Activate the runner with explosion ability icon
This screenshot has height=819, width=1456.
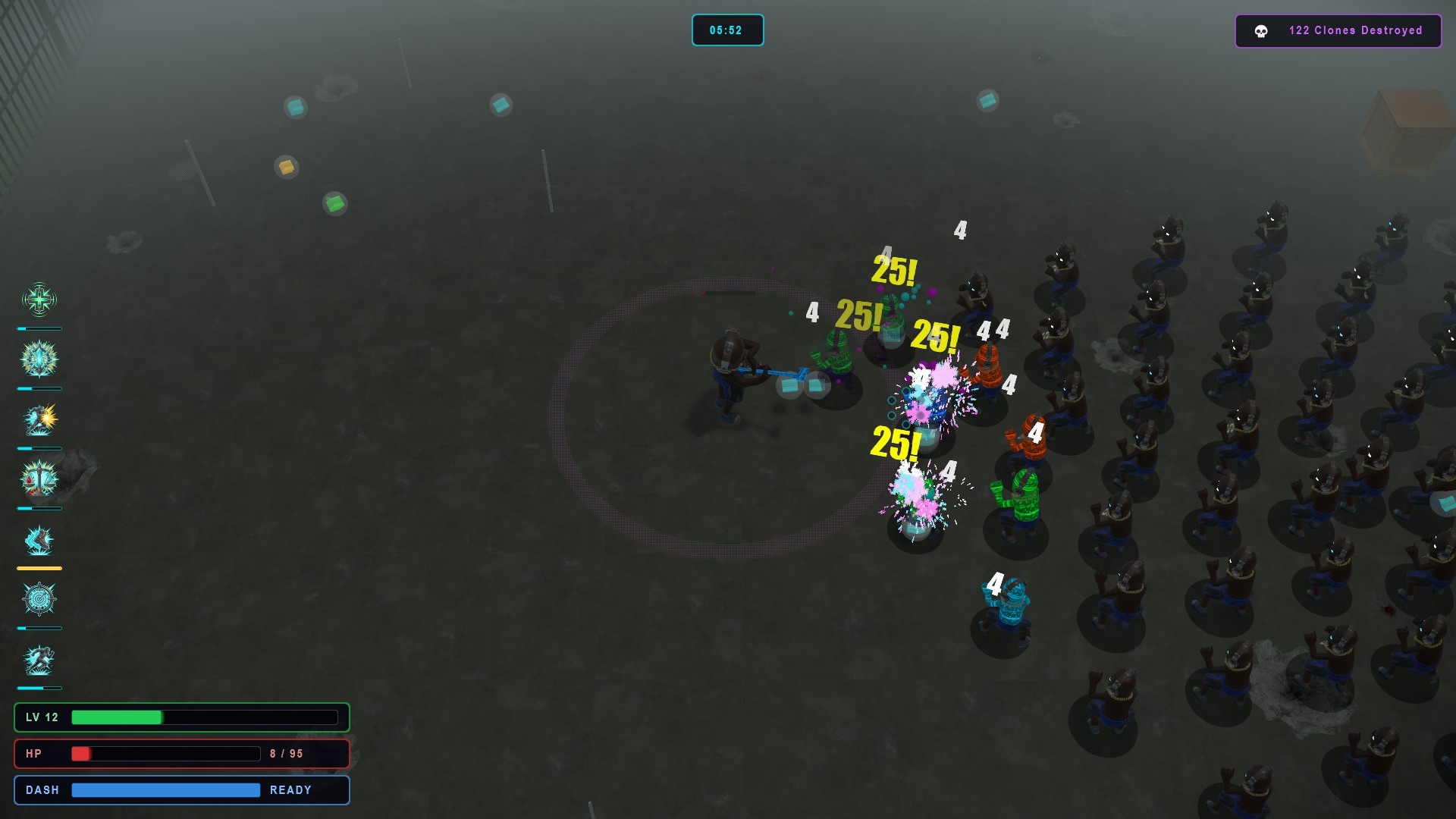(x=39, y=419)
